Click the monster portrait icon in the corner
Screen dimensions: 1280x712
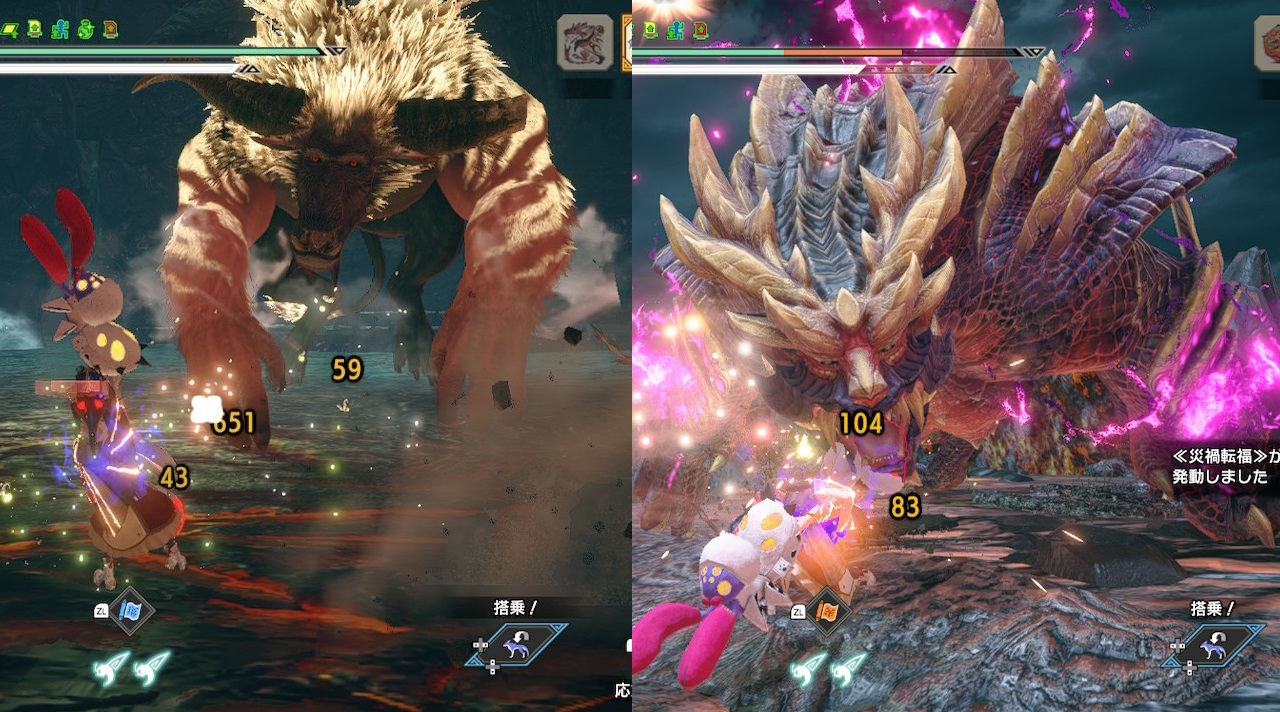click(585, 41)
